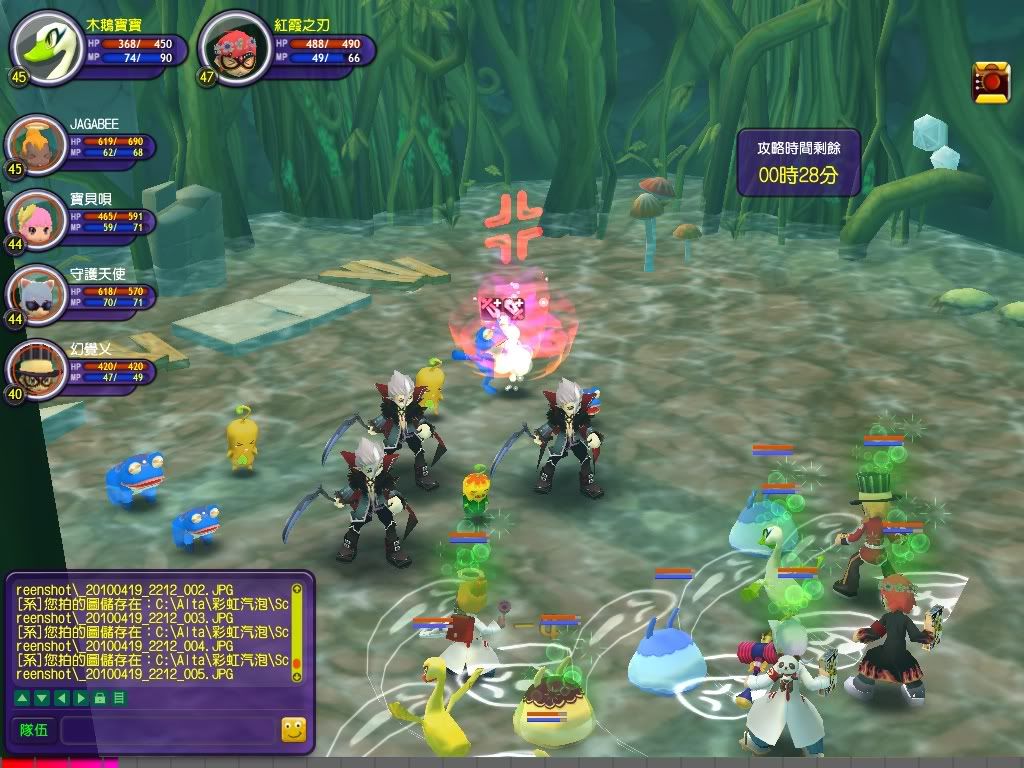The image size is (1024, 768).
Task: Select party member 守護天使's portrait
Action: (x=35, y=295)
